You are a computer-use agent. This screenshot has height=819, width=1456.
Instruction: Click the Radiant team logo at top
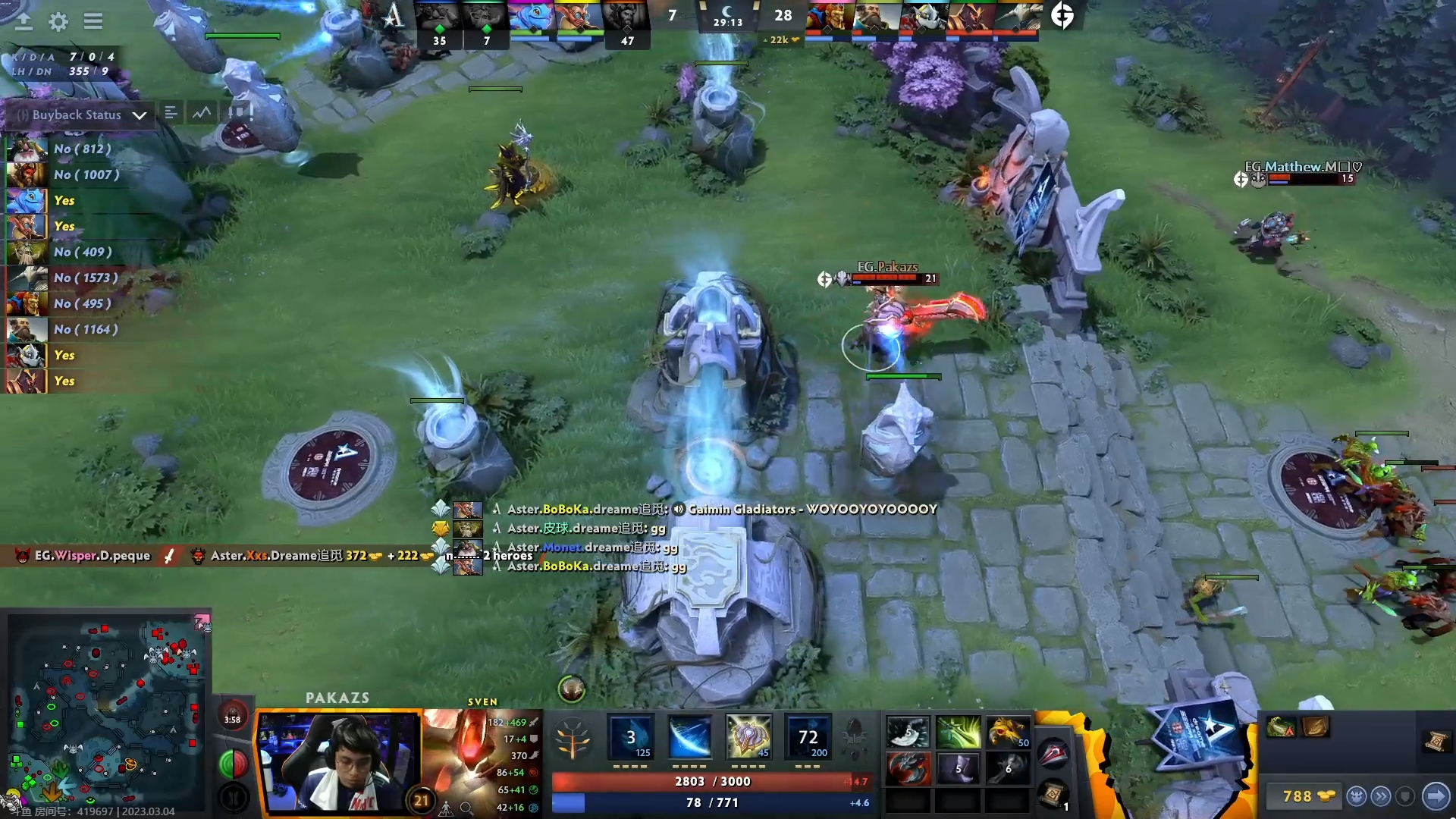[x=392, y=15]
